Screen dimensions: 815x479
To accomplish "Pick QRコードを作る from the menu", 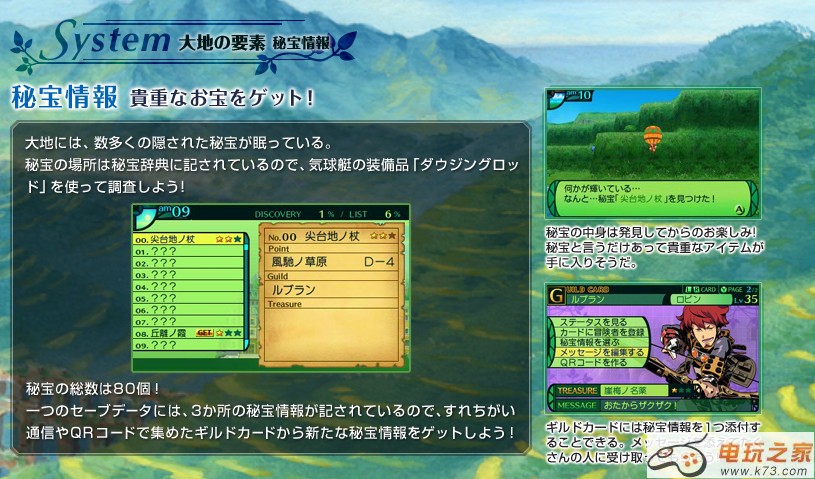I will 593,362.
